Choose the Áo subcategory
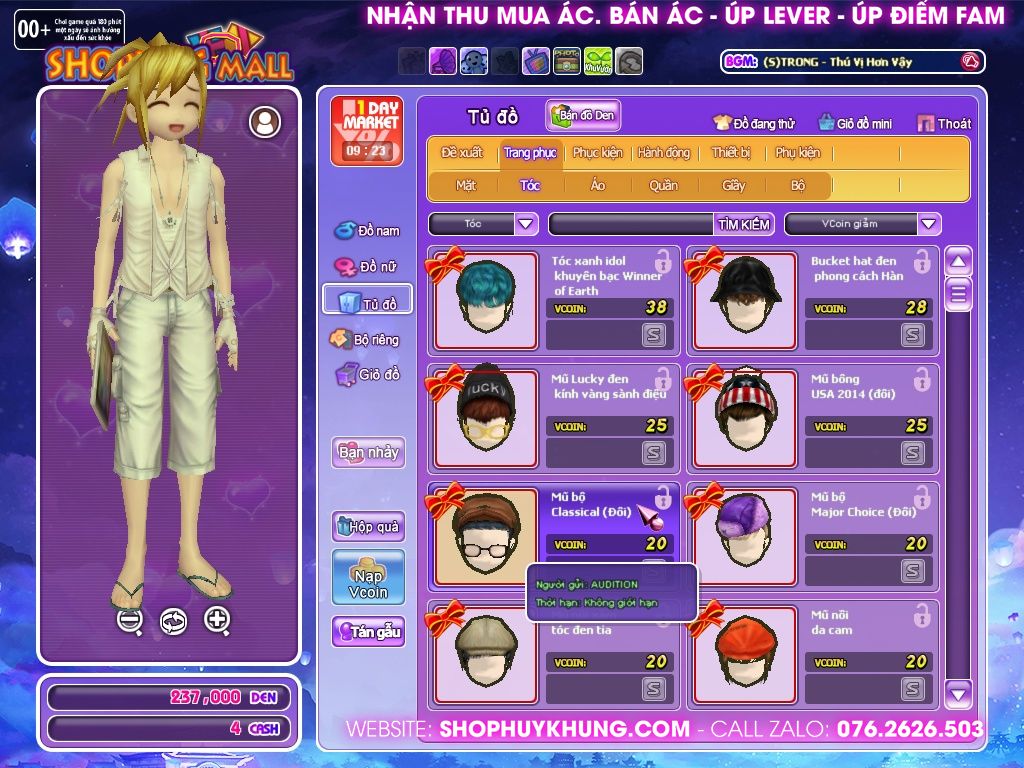Screen dimensions: 1024x768 [x=598, y=185]
